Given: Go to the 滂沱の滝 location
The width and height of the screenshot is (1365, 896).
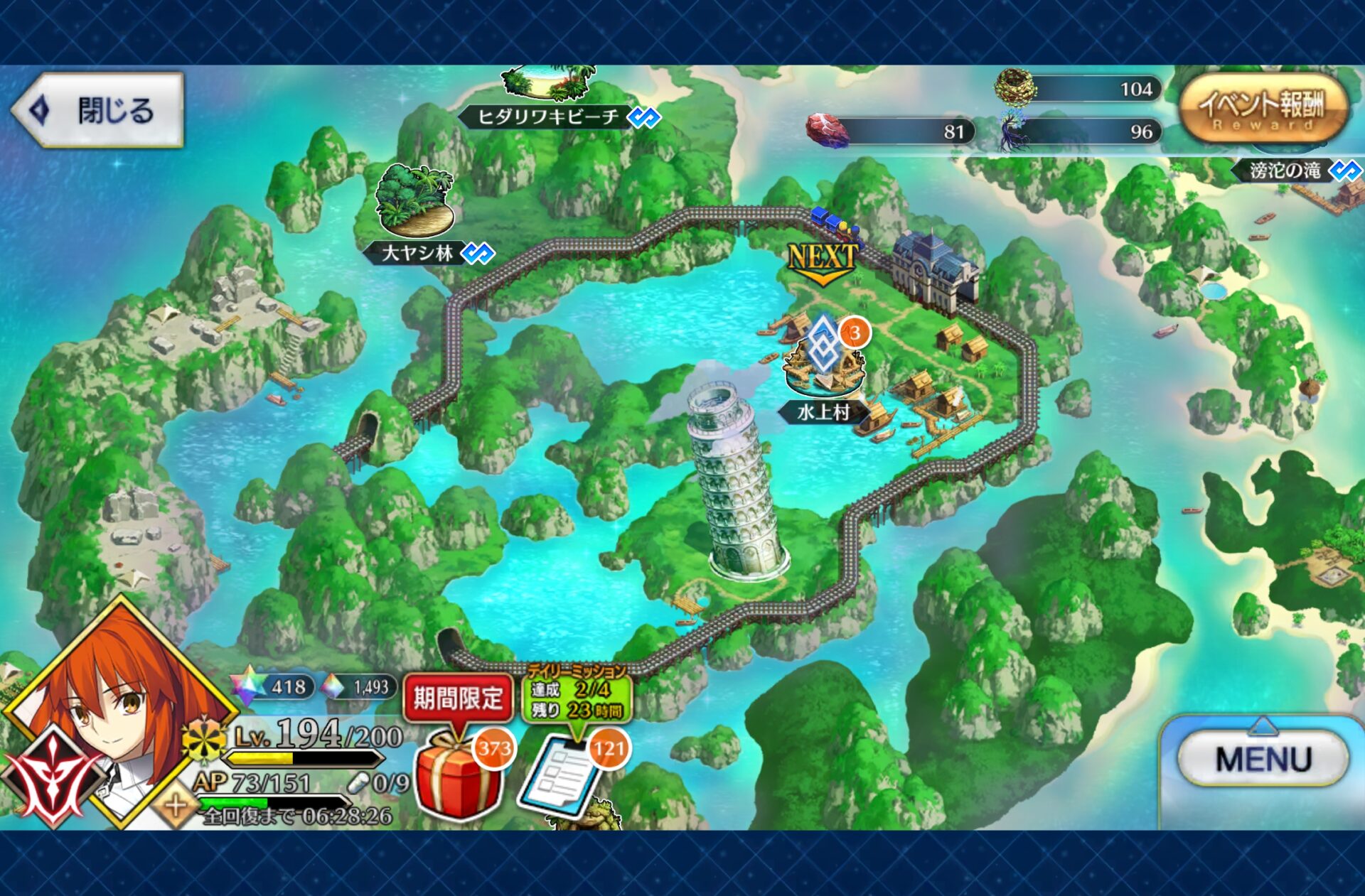Looking at the screenshot, I should click(x=1285, y=171).
